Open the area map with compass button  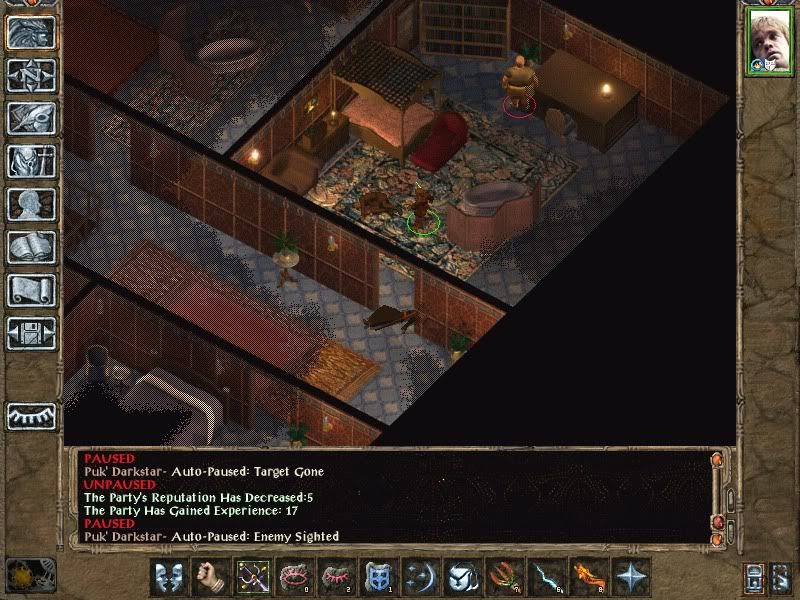(31, 75)
